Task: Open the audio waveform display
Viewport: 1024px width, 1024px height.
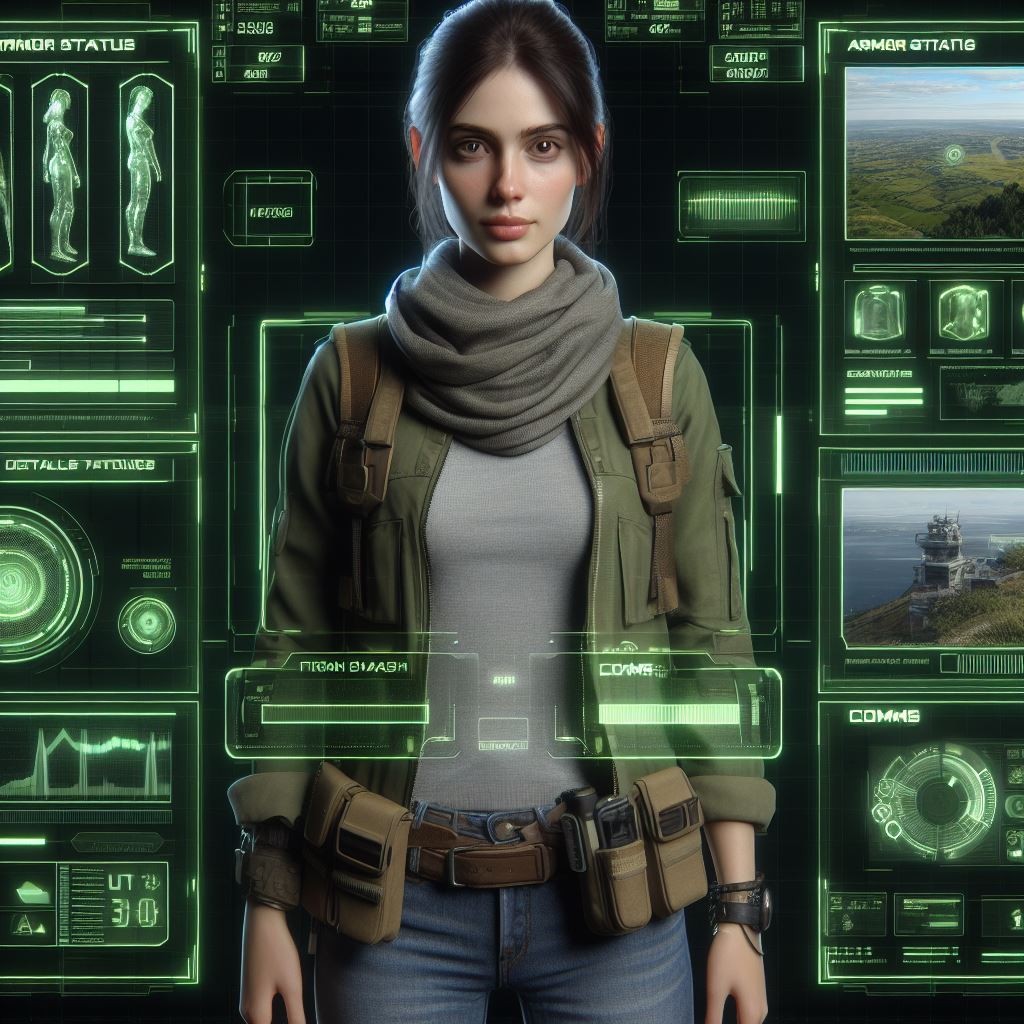Action: 741,207
